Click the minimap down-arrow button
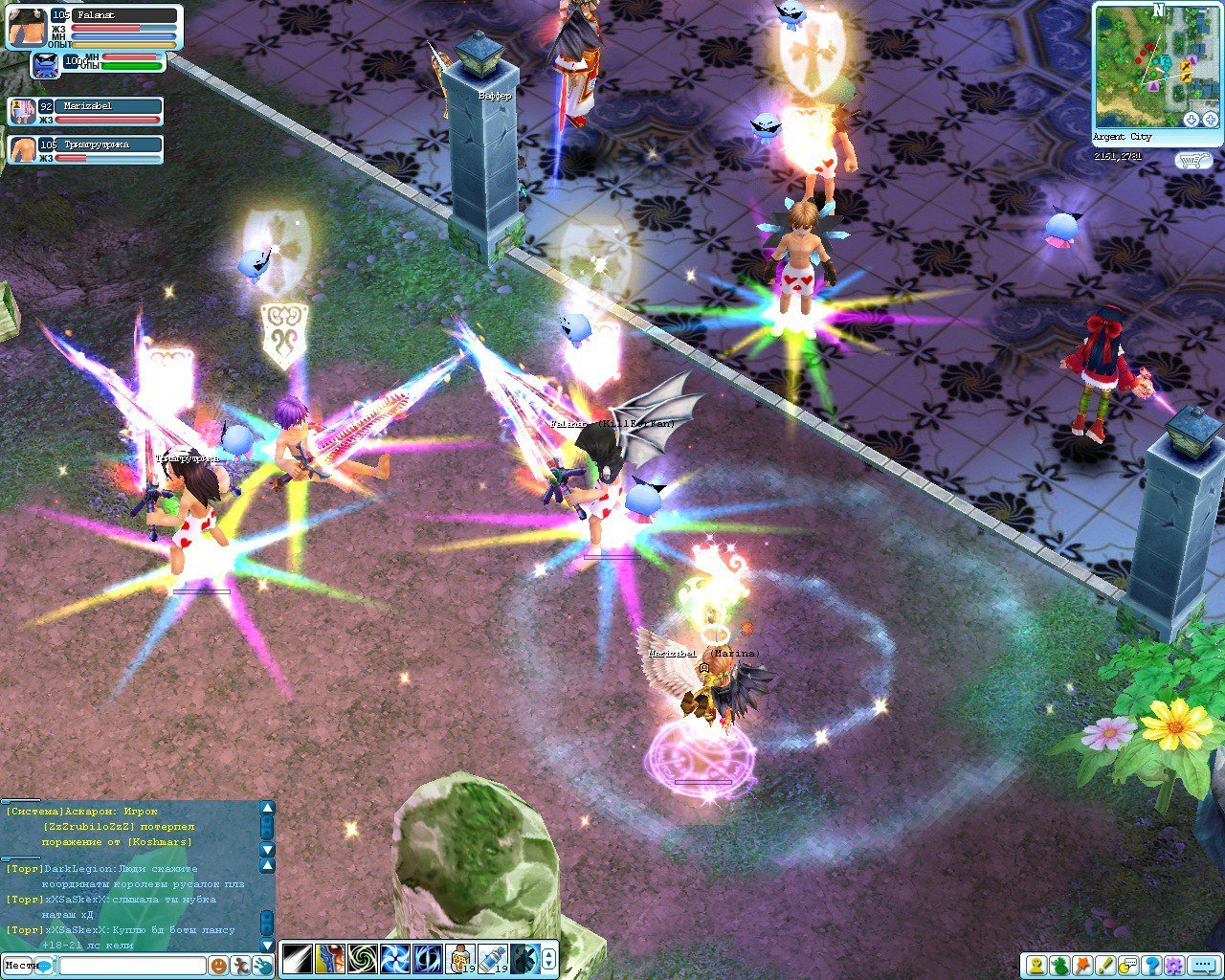The height and width of the screenshot is (980, 1225). [x=1192, y=120]
